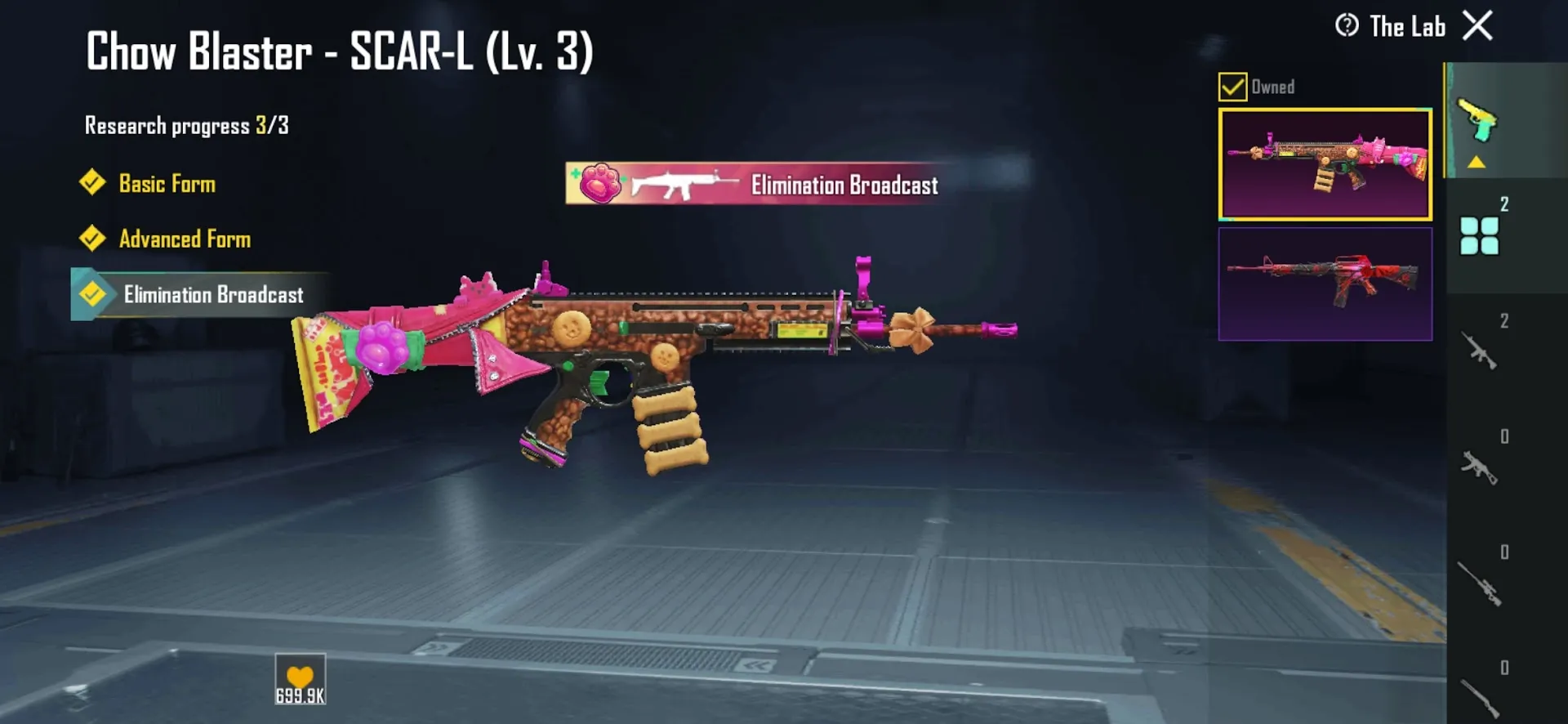The height and width of the screenshot is (724, 1568).
Task: Open the attachments grid icon
Action: click(1478, 237)
